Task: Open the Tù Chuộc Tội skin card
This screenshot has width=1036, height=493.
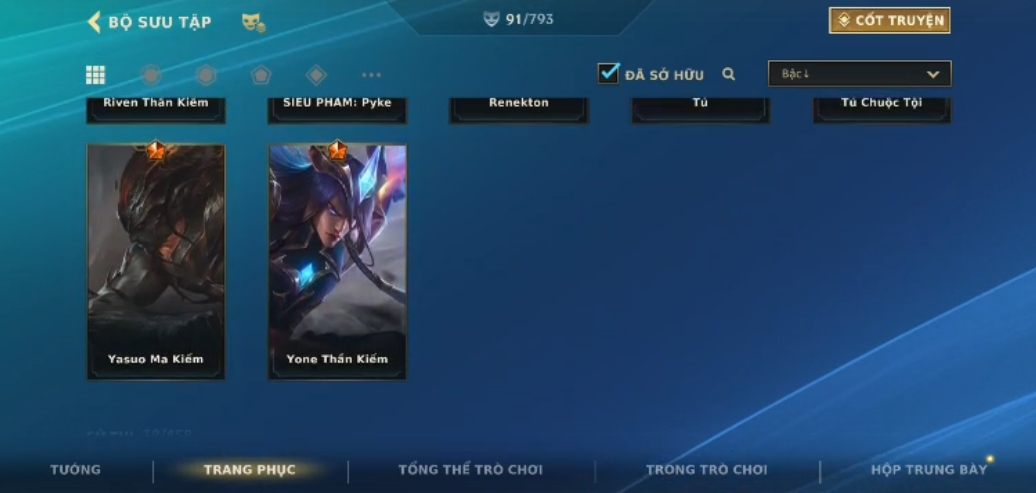Action: coord(881,108)
